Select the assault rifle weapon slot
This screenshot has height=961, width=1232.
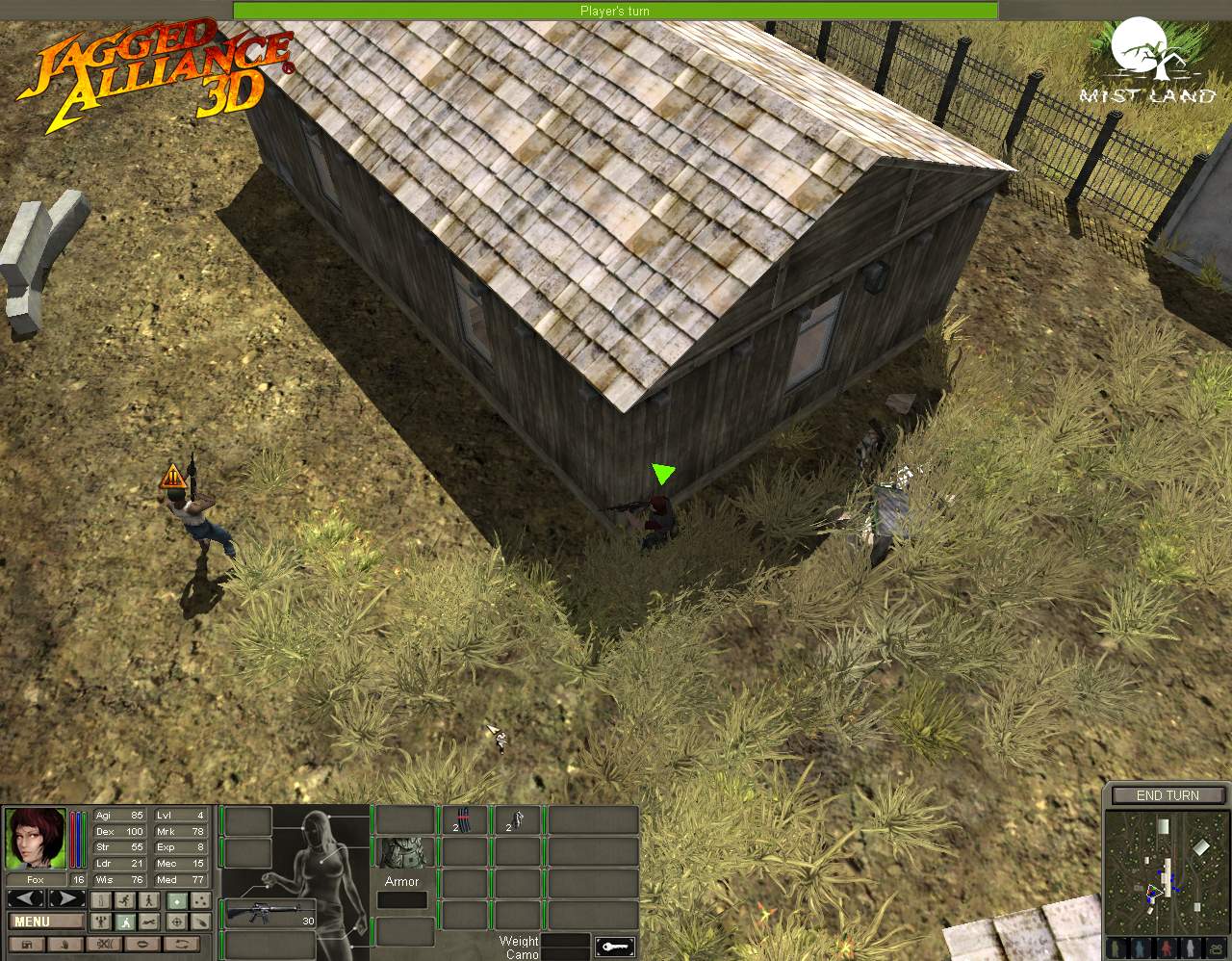pyautogui.click(x=269, y=913)
